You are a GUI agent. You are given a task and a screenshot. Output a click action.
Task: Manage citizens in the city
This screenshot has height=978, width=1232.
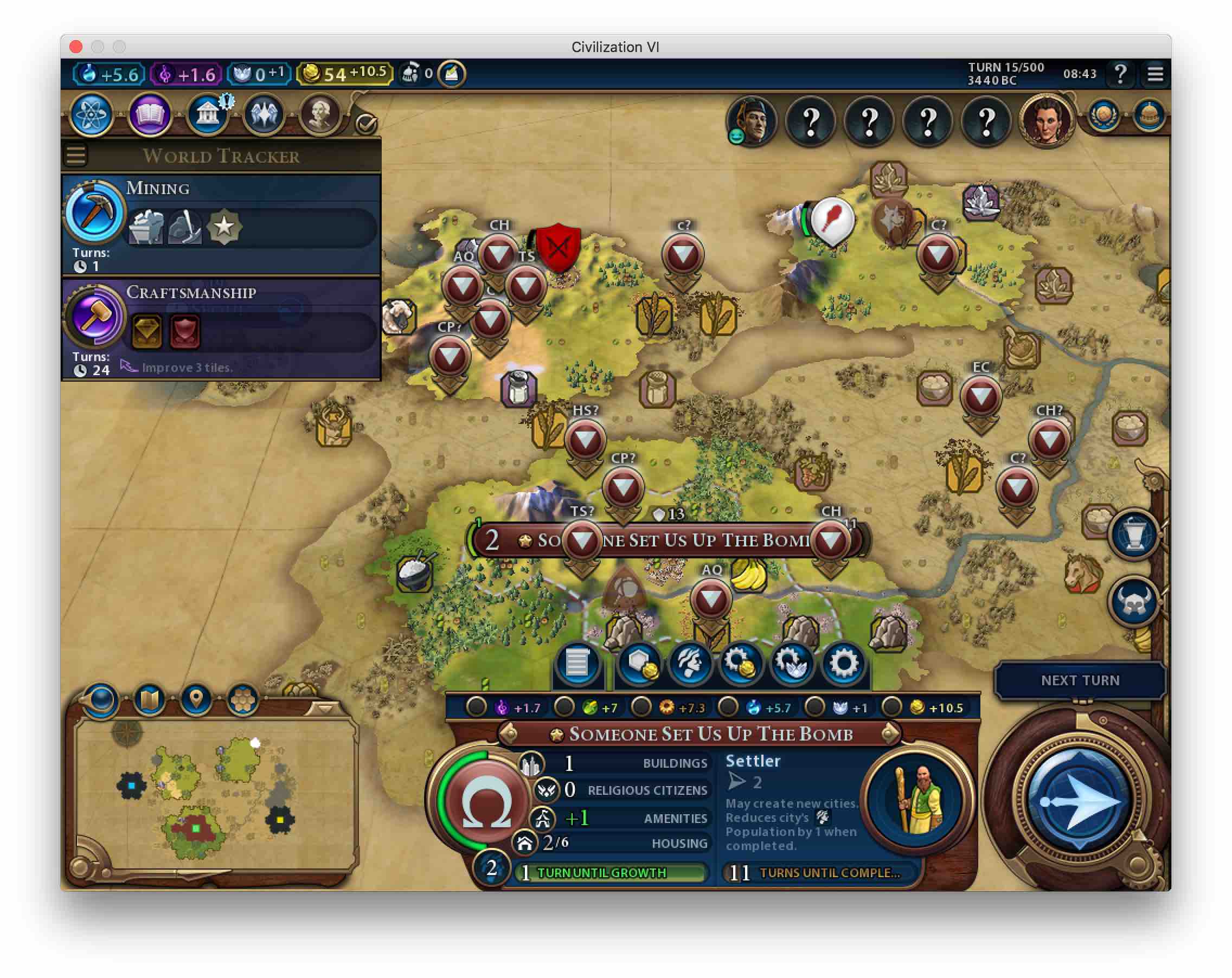(690, 664)
